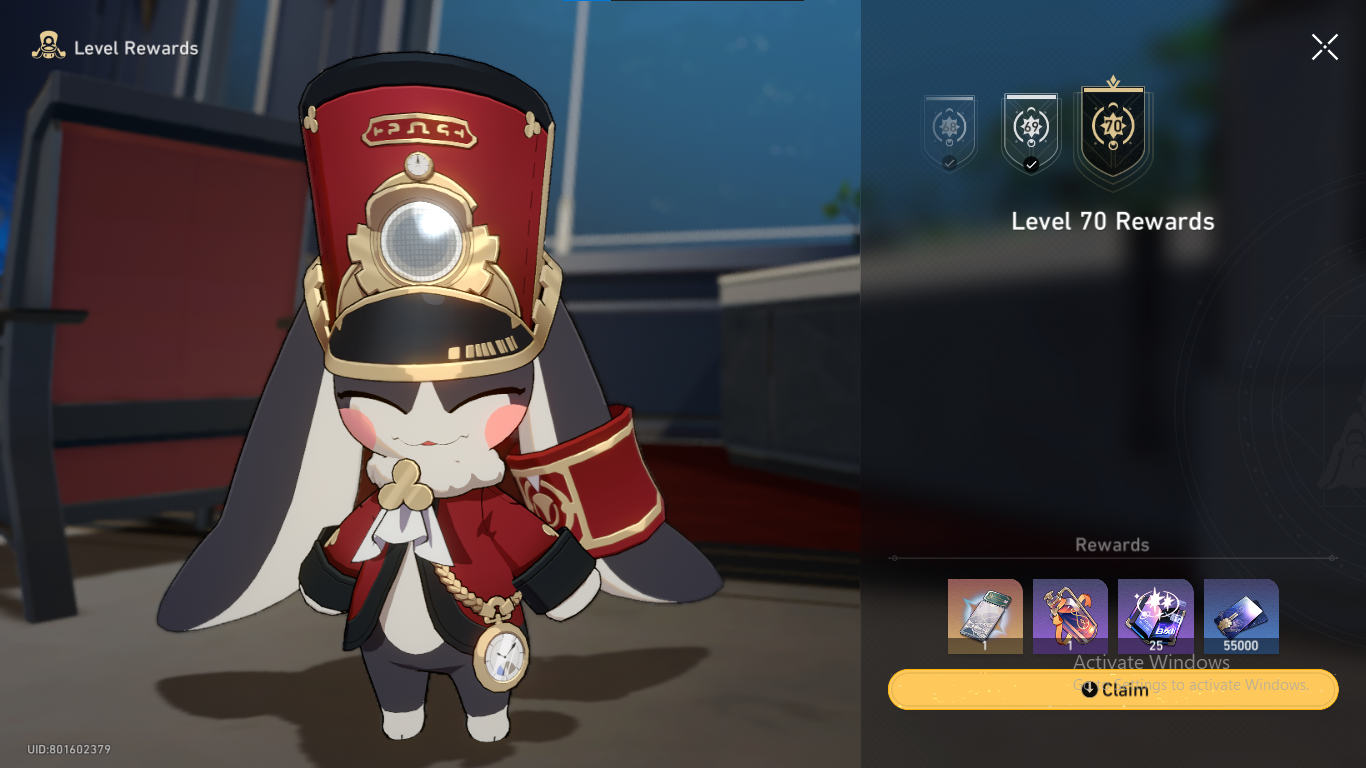This screenshot has height=768, width=1366.
Task: Click the Refined Aether bottle reward icon
Action: [x=1069, y=616]
